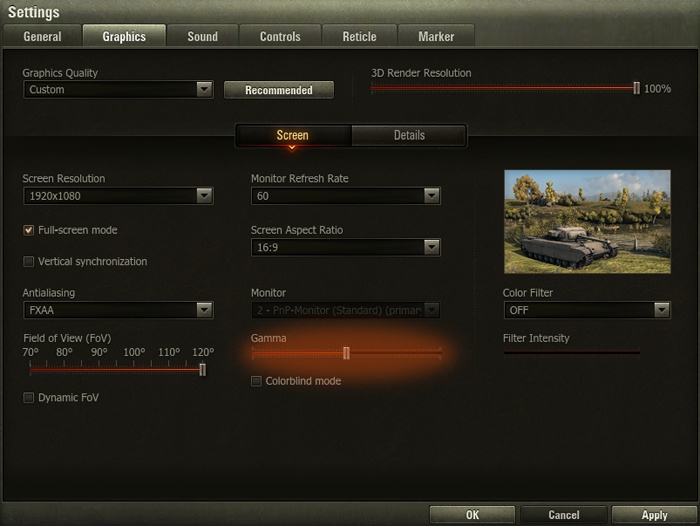Open the Monitor Refresh Rate dropdown

click(x=345, y=196)
